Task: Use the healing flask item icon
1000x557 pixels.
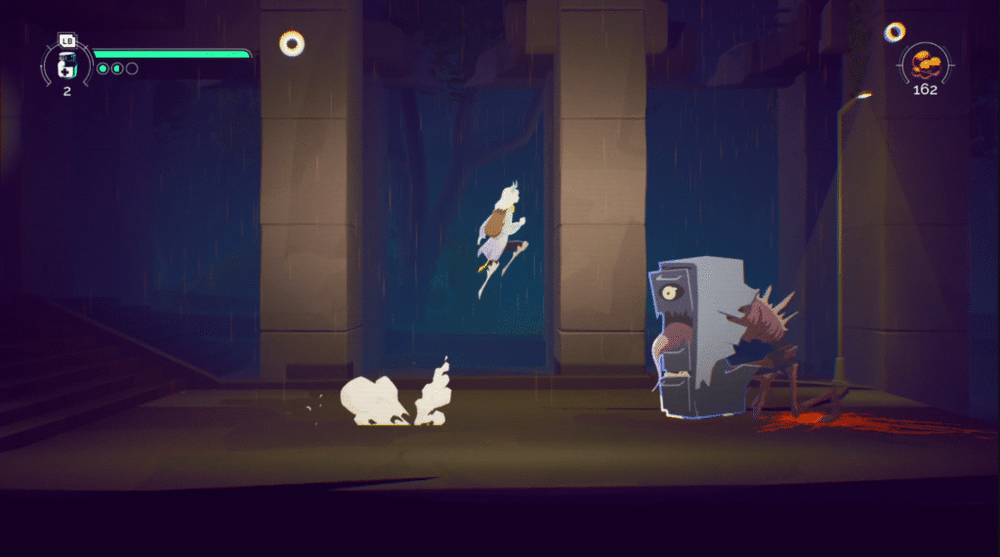Action: (66, 65)
